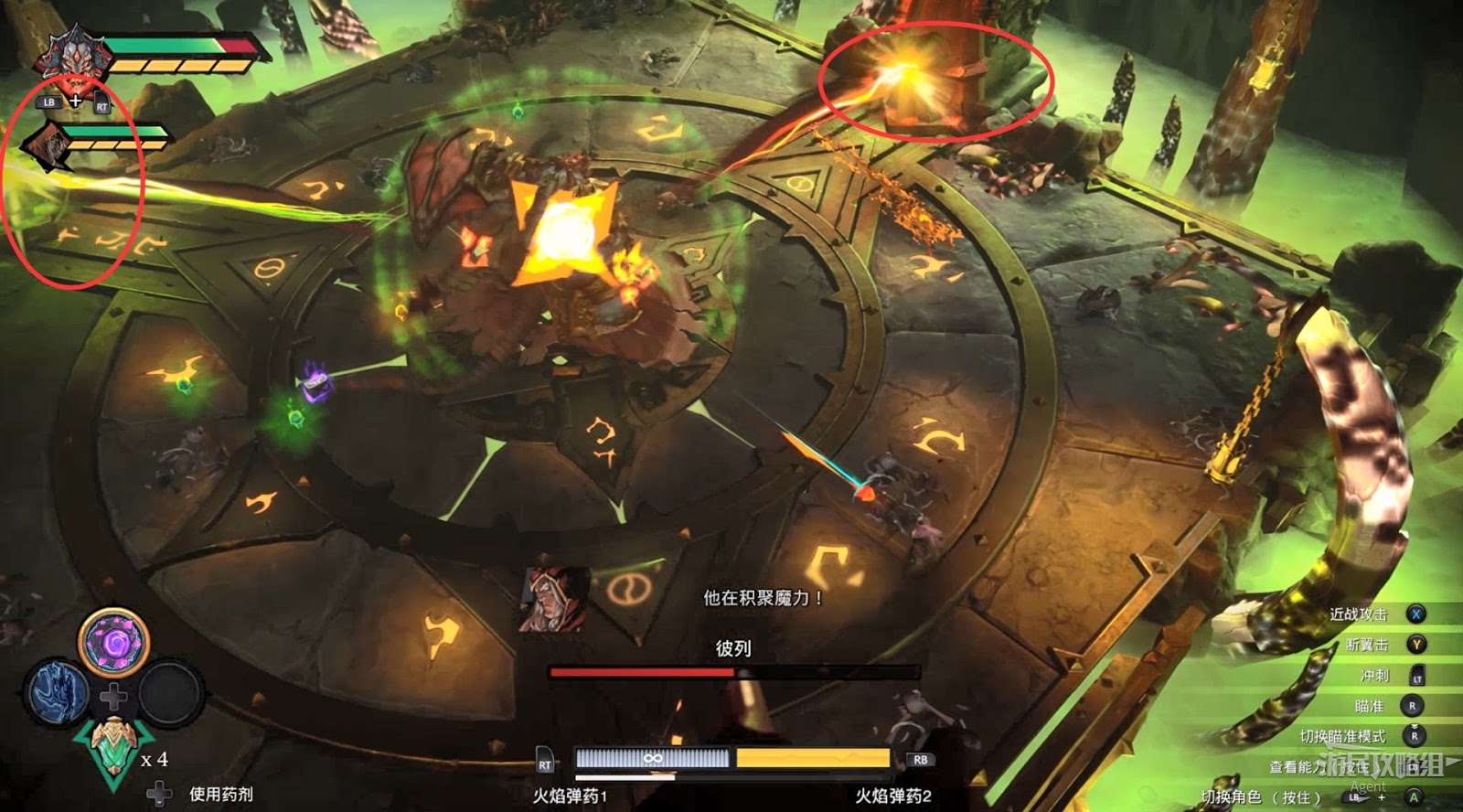Select the infinite ammo slot 火焰弹药1
Screen dimensions: 1463x812
652,759
